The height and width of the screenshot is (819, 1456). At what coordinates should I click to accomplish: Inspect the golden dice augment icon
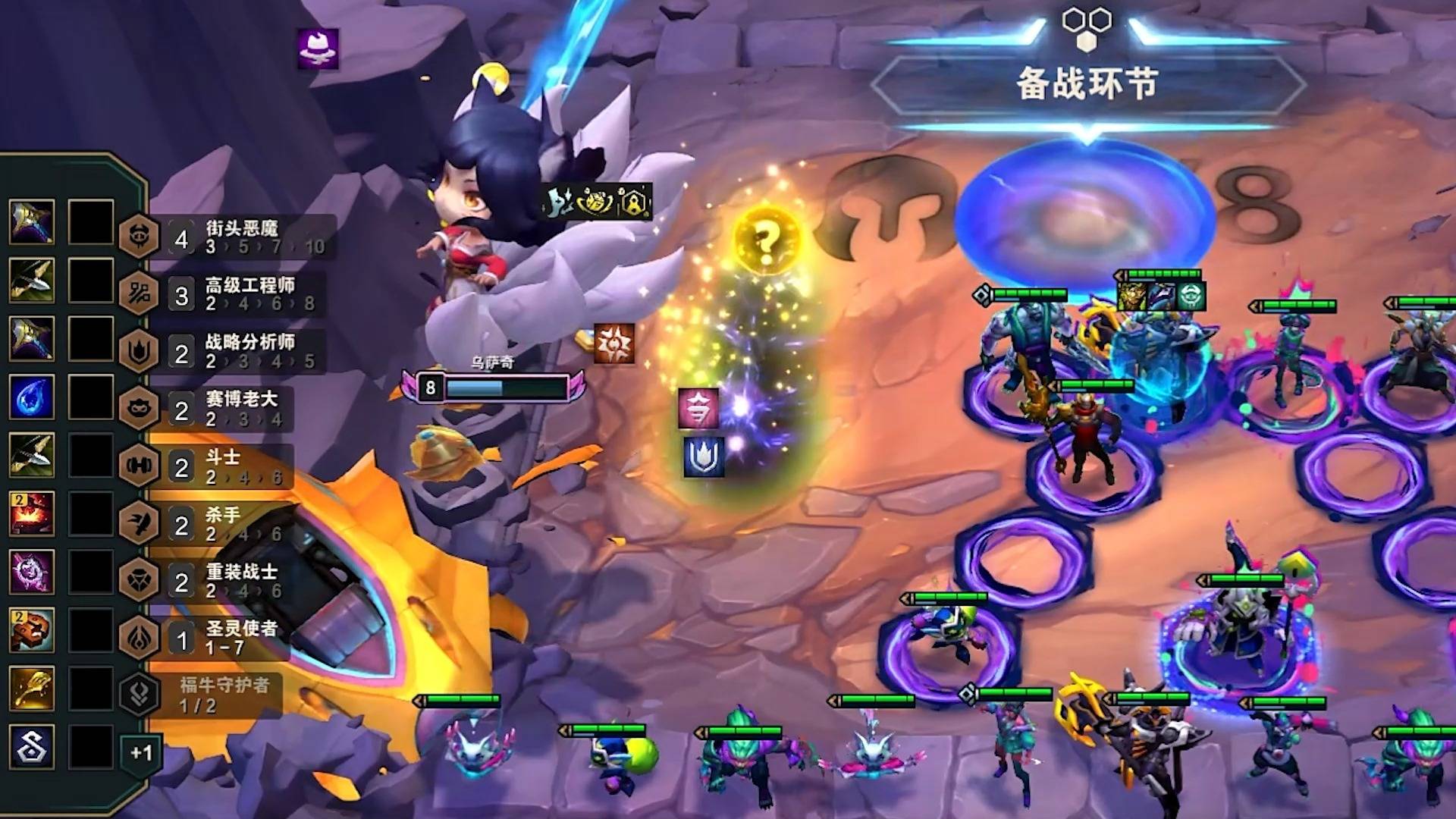point(596,202)
